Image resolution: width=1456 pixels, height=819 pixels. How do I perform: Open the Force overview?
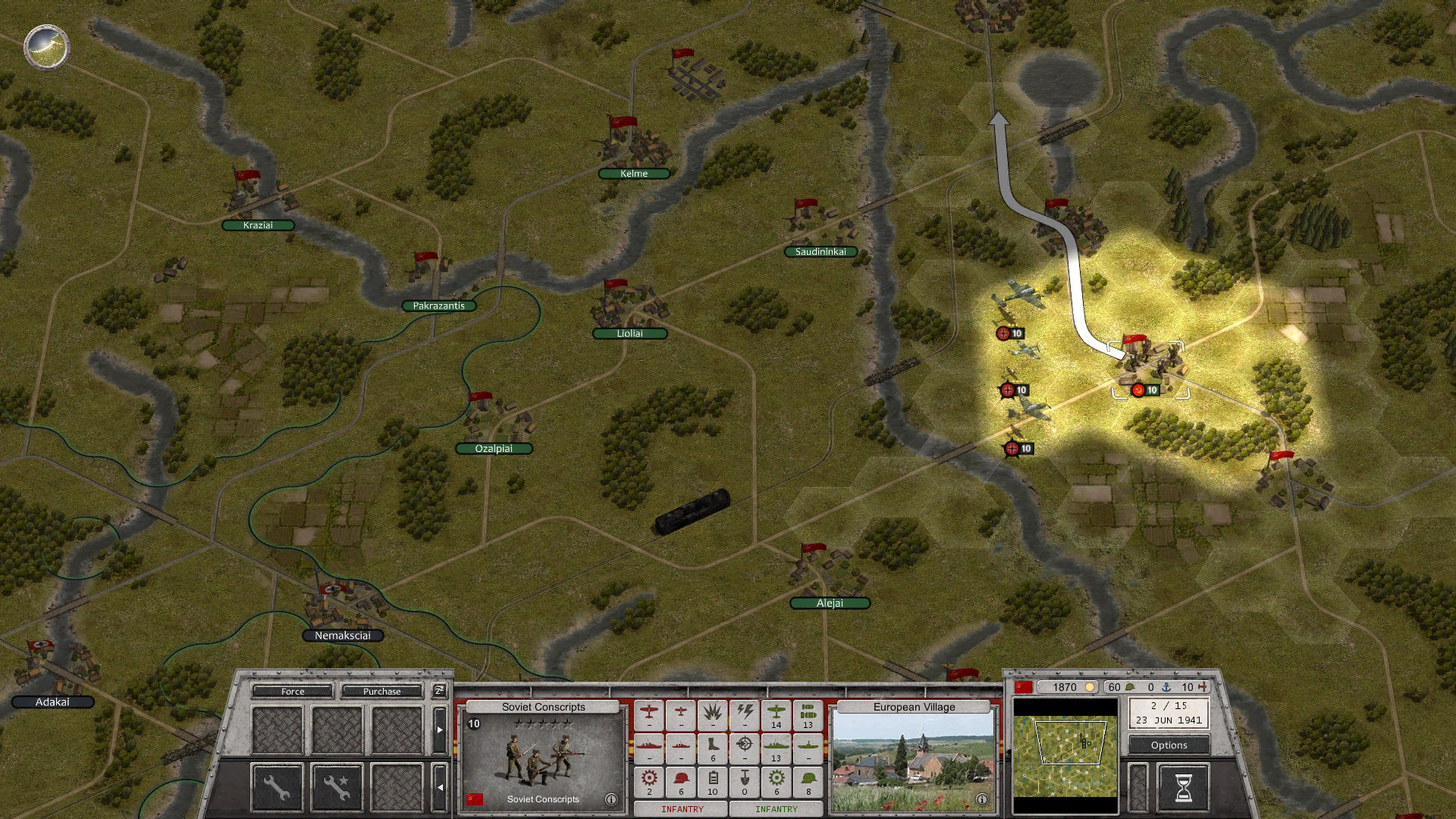click(x=293, y=692)
